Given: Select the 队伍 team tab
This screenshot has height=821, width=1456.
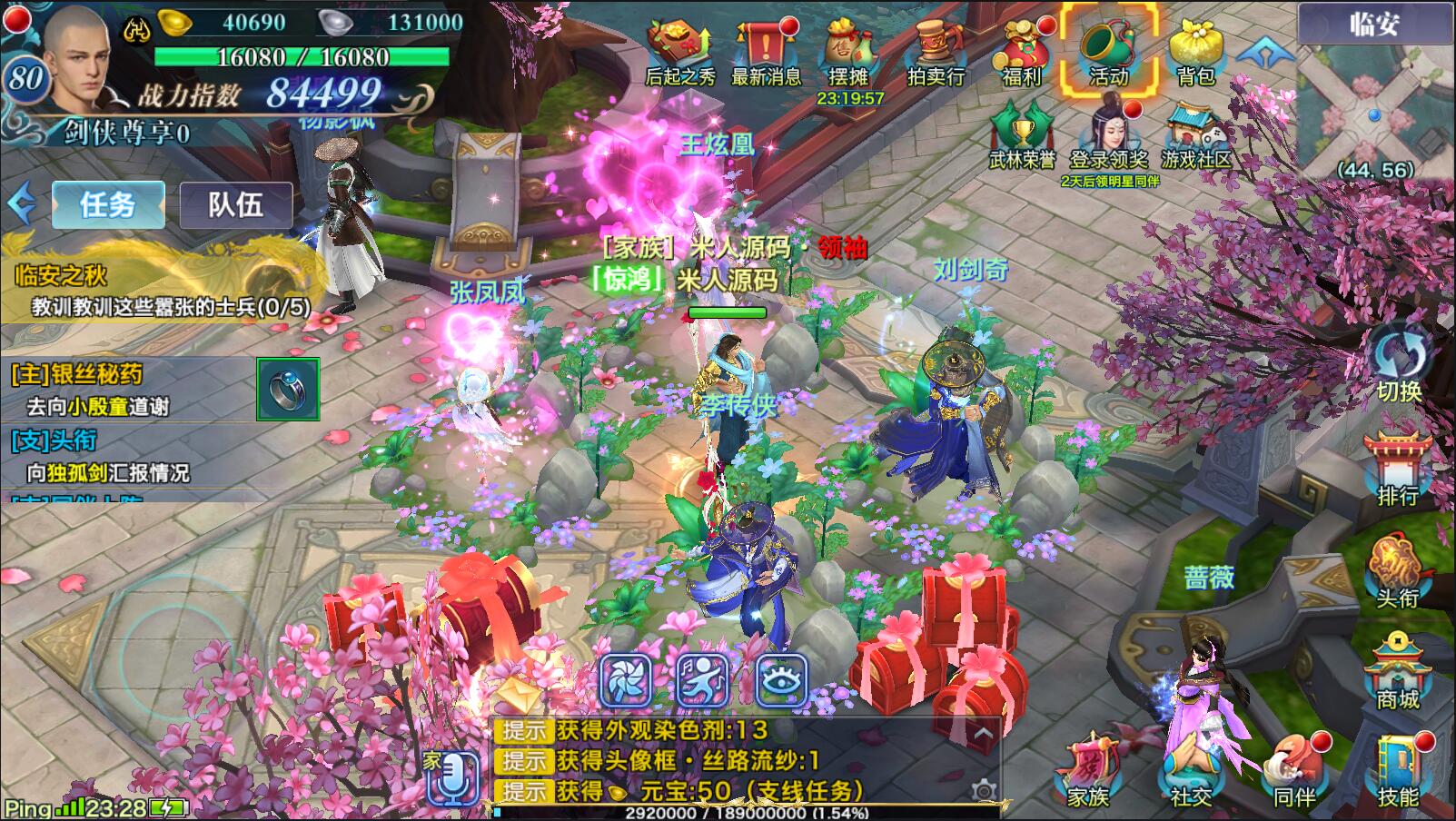Looking at the screenshot, I should coord(236,204).
